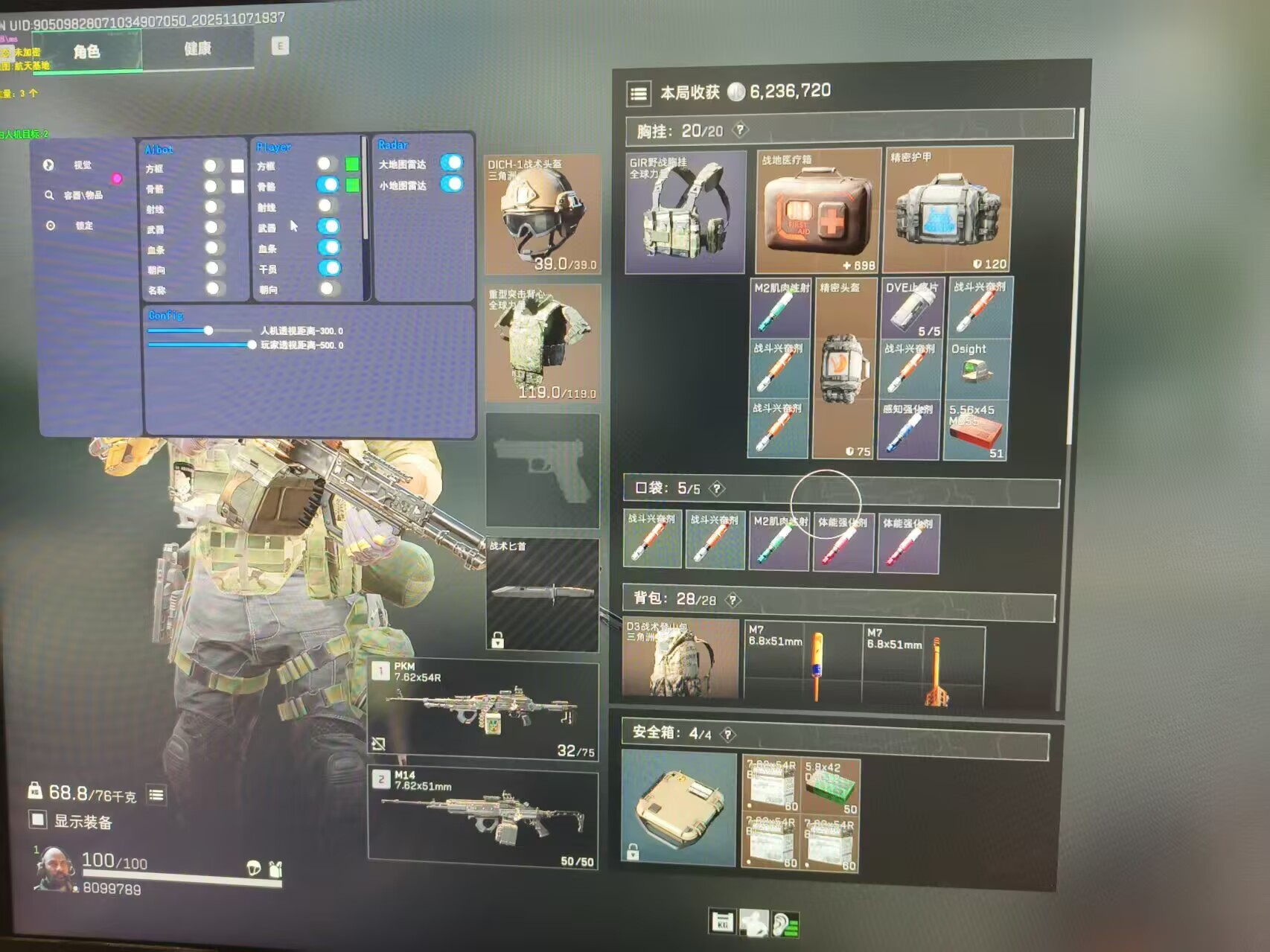
Task: Select the M14 weapon slot
Action: (483, 819)
